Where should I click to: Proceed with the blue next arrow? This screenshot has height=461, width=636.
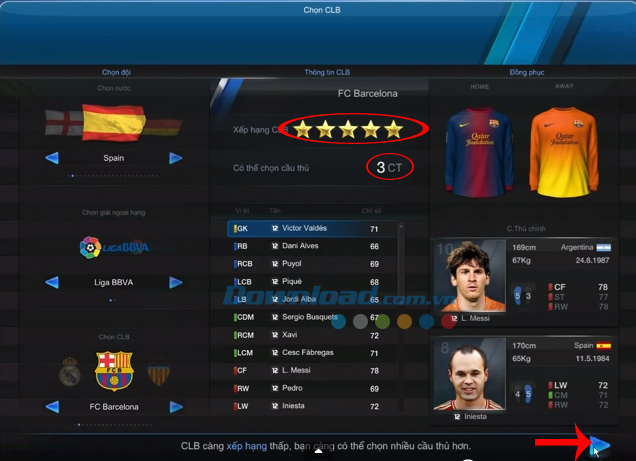pyautogui.click(x=598, y=445)
